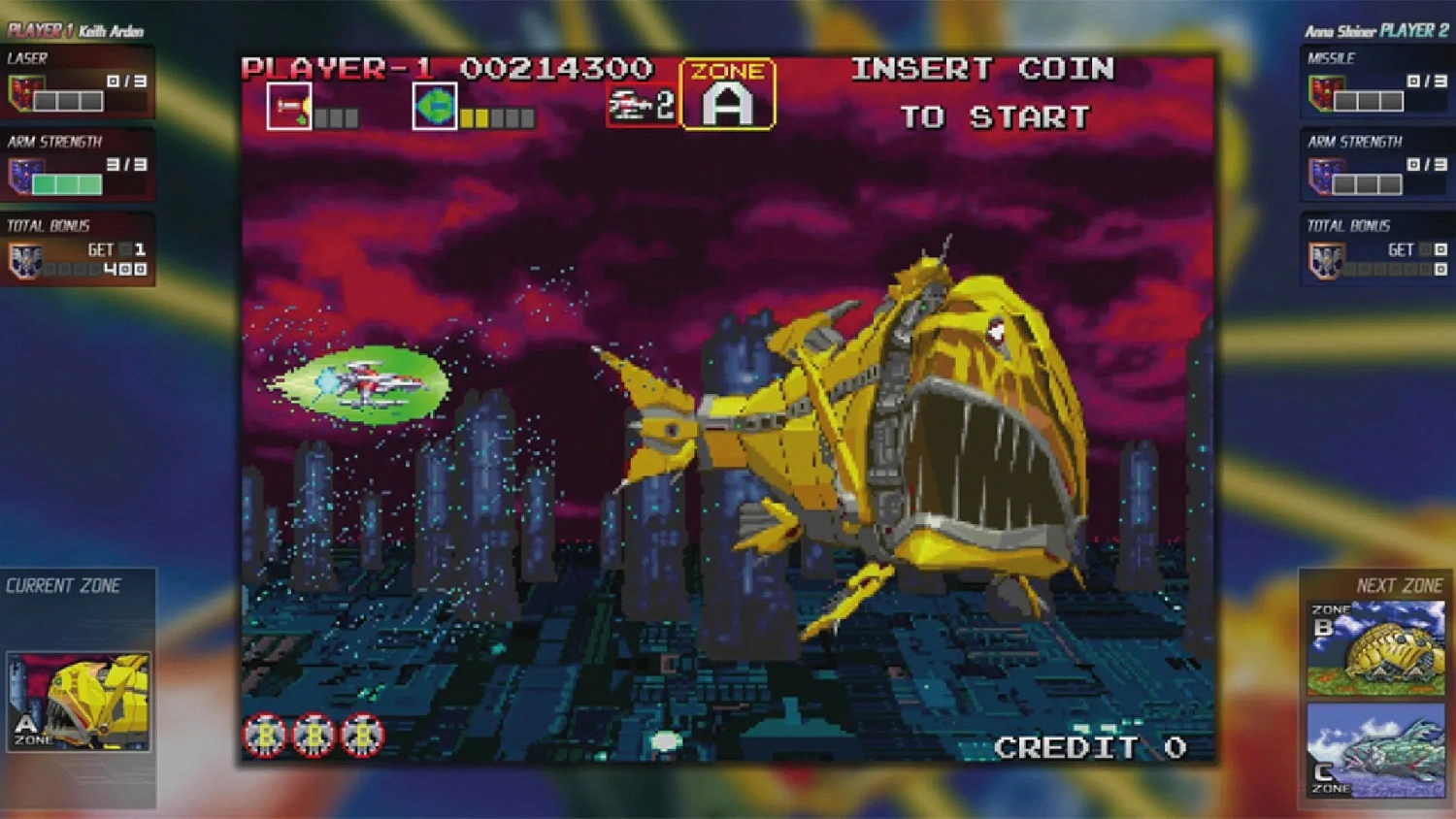Switch to the Zone B preview

coord(1377,645)
